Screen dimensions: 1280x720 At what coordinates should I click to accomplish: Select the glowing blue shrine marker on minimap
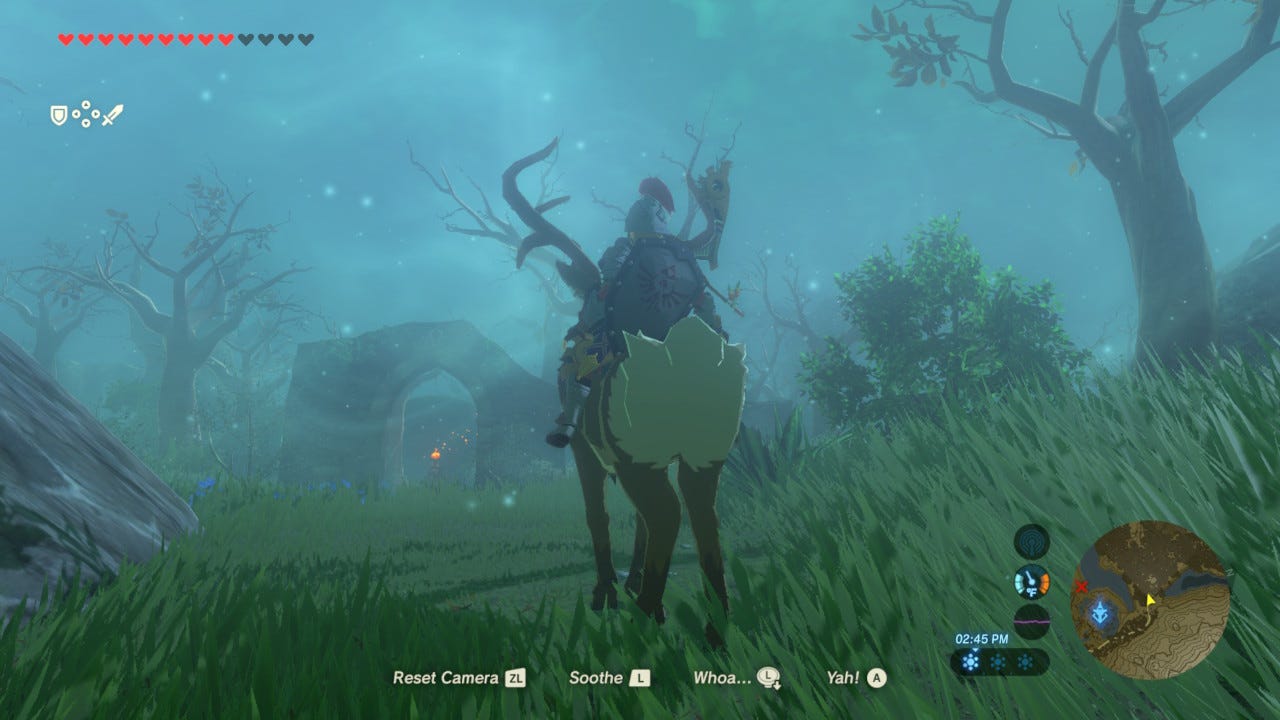(1102, 612)
